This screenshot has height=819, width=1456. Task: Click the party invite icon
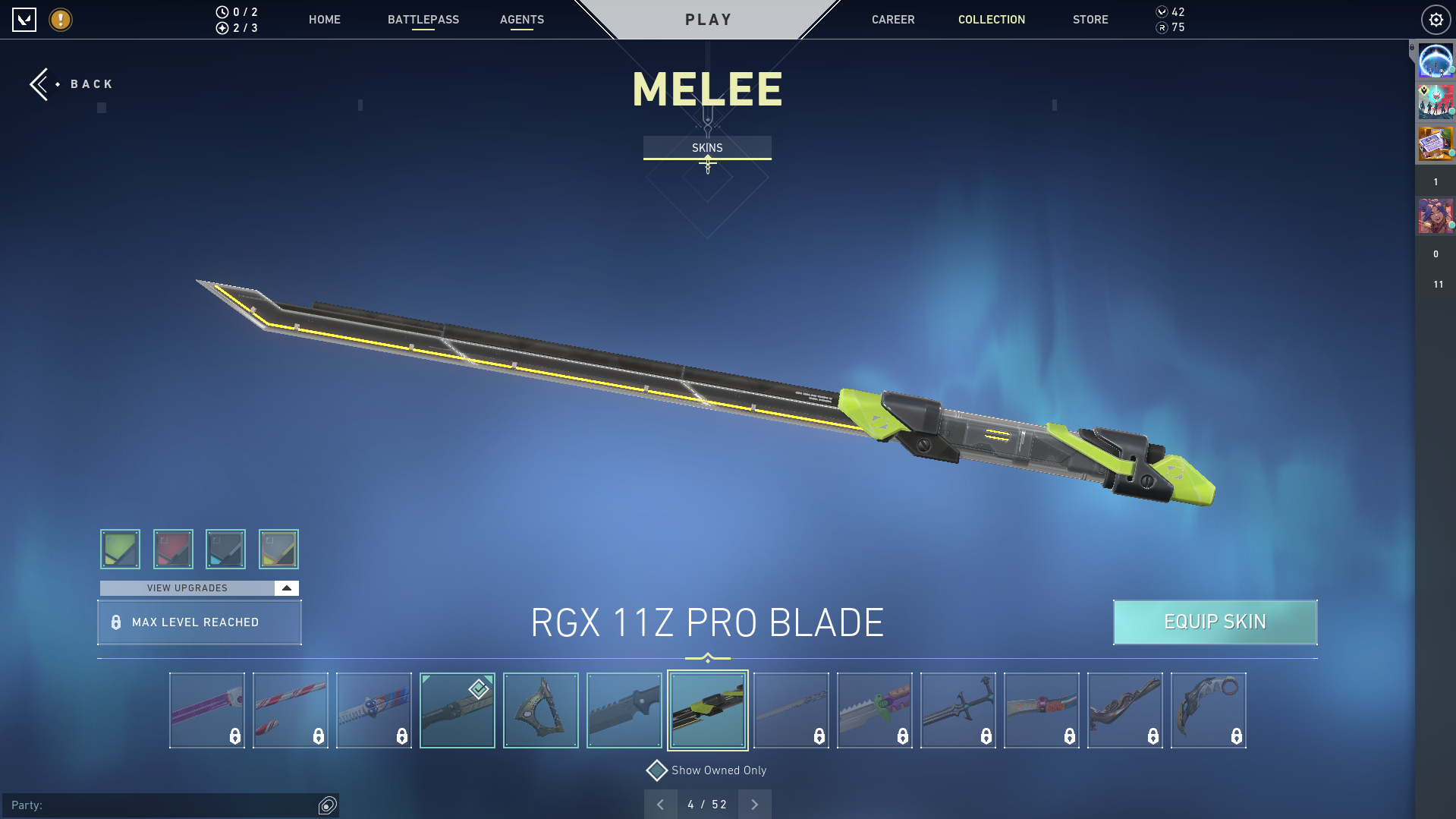(x=326, y=806)
